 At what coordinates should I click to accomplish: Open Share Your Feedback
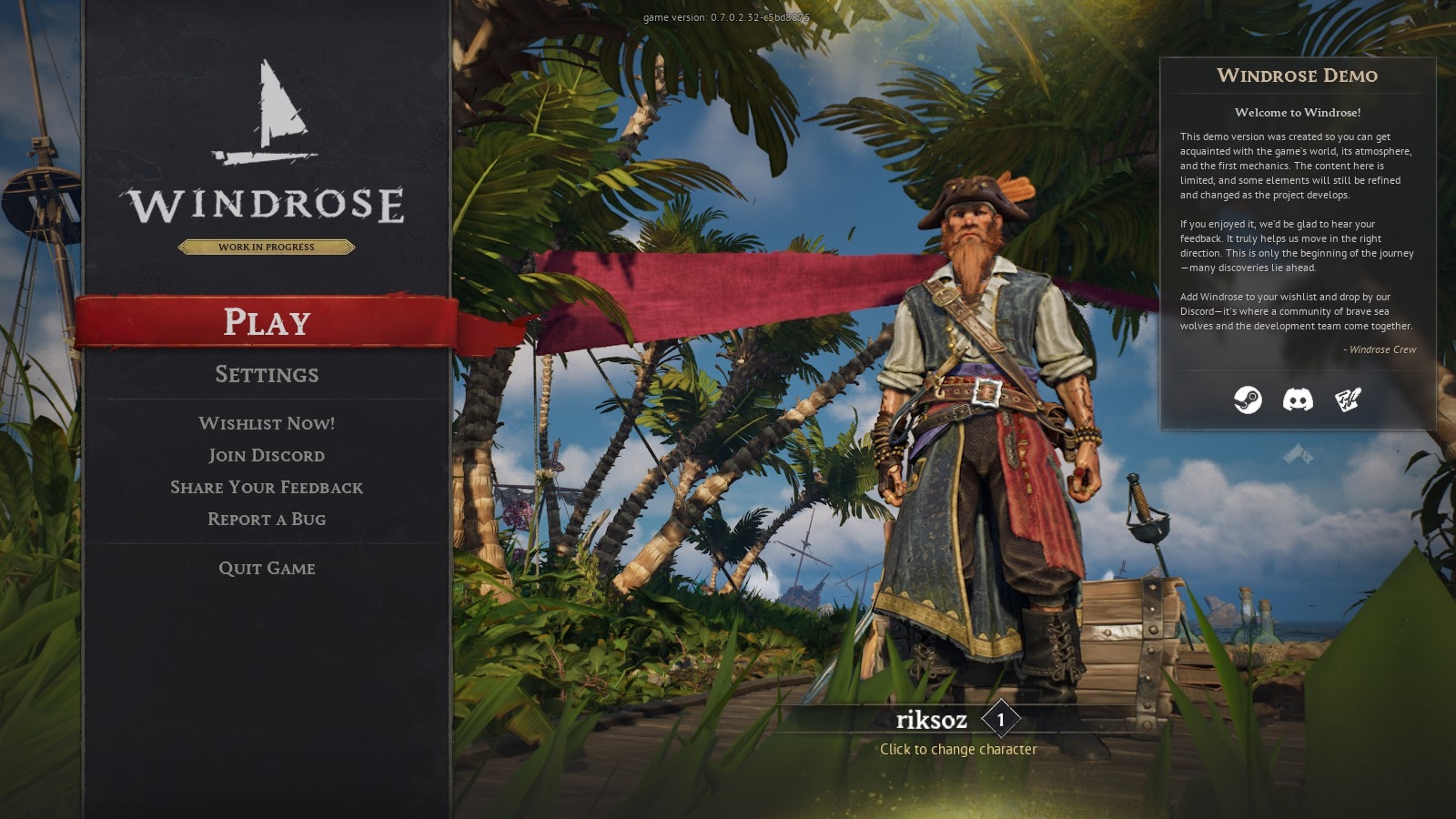coord(267,487)
